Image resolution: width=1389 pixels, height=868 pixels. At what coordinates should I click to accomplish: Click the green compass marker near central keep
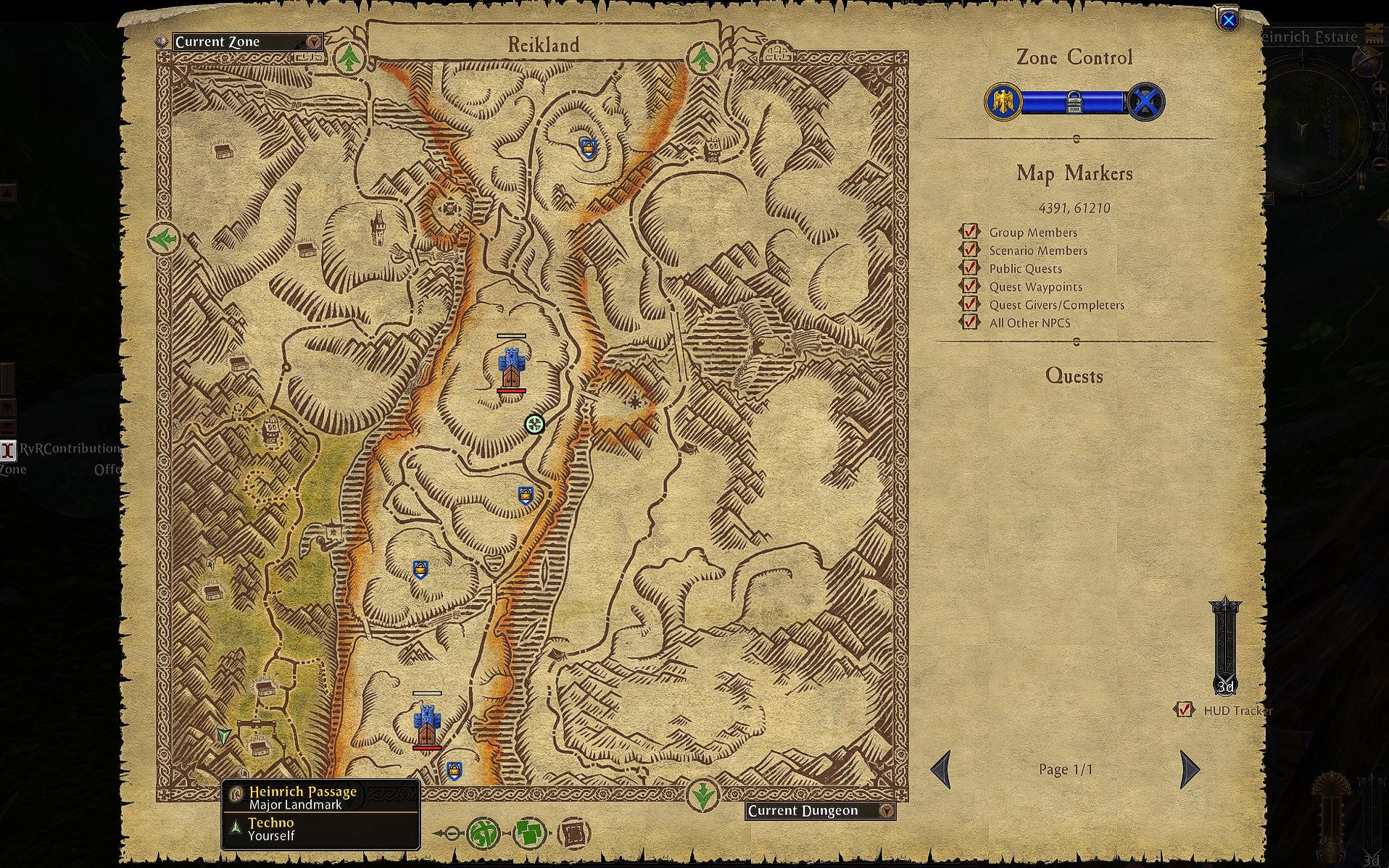(x=534, y=425)
